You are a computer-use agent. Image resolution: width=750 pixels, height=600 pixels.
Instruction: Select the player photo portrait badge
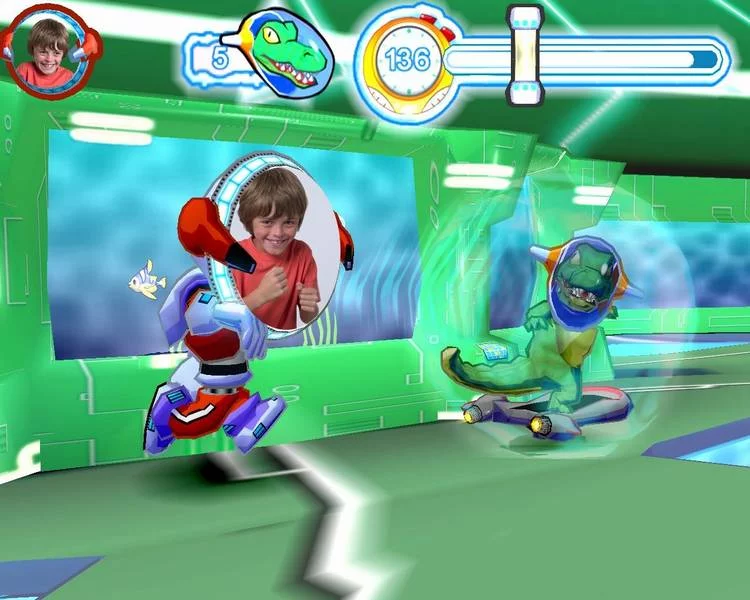point(48,50)
